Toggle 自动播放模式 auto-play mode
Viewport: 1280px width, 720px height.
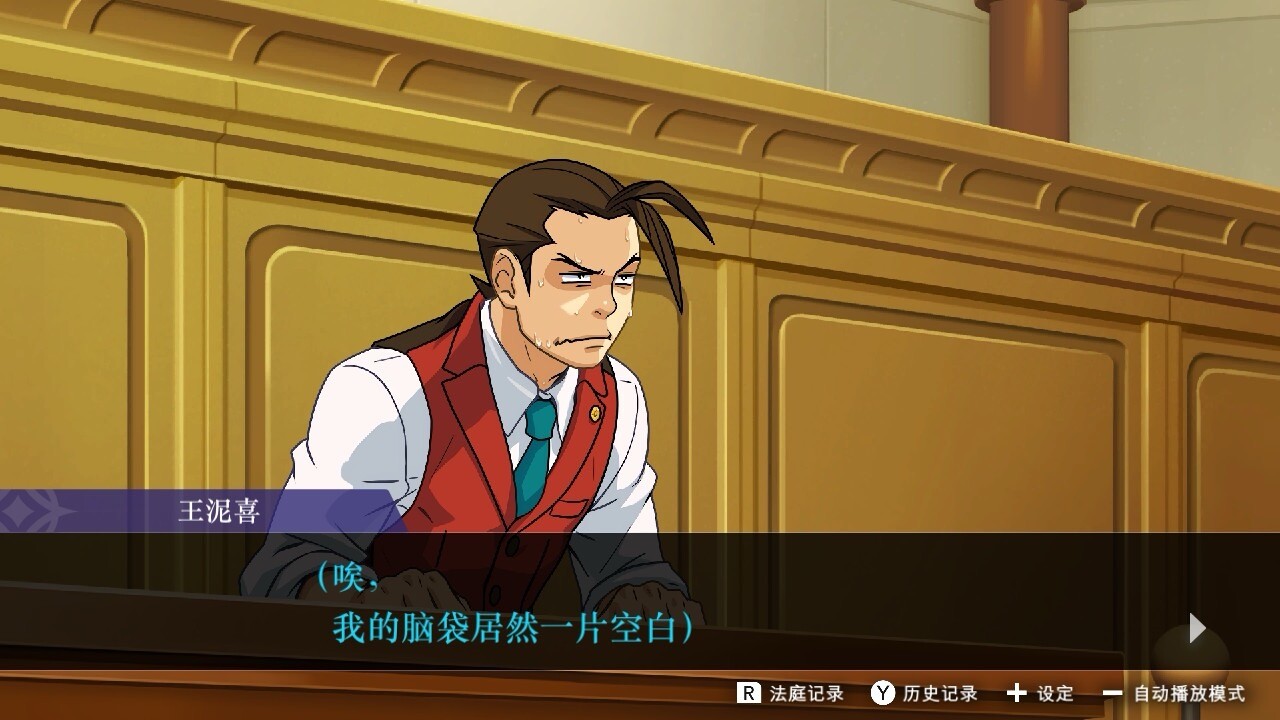point(1174,693)
